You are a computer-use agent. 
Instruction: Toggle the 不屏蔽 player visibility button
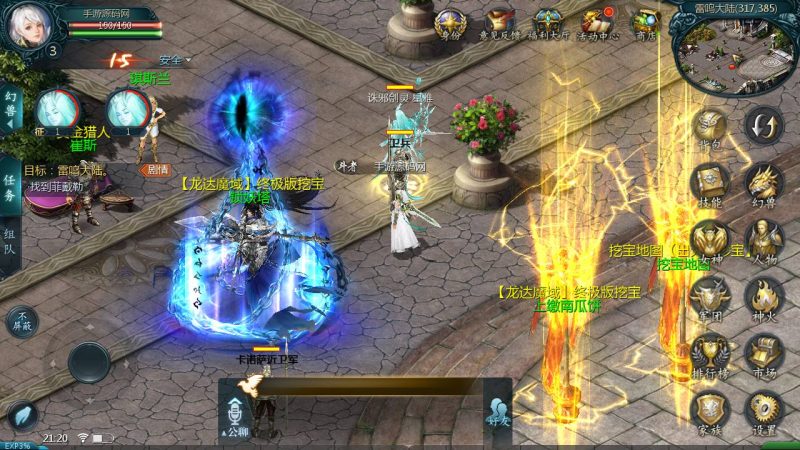click(x=22, y=321)
